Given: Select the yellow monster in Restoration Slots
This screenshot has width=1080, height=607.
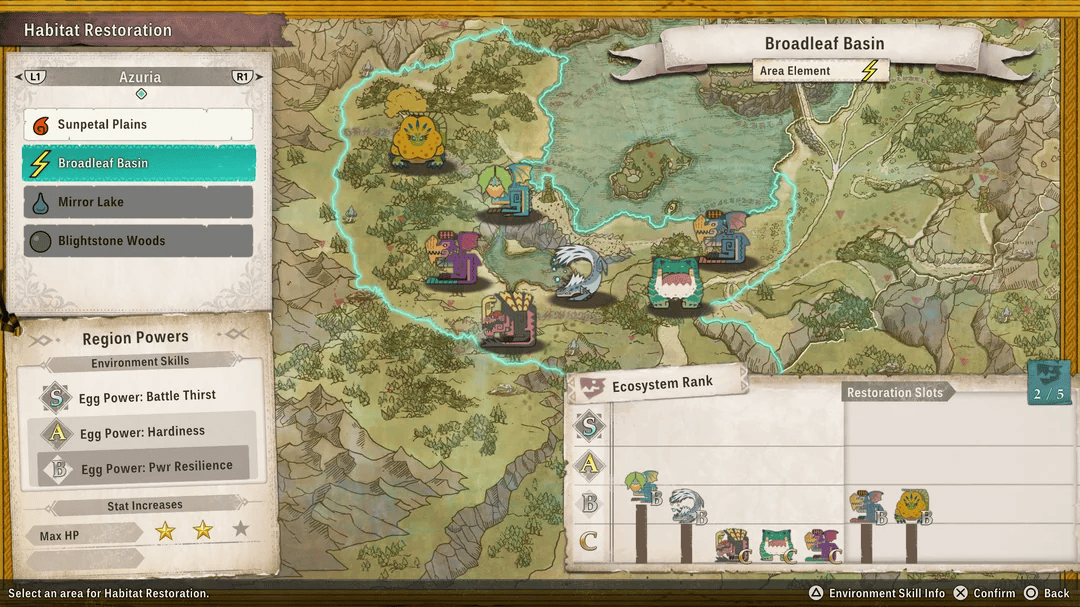Looking at the screenshot, I should [912, 506].
